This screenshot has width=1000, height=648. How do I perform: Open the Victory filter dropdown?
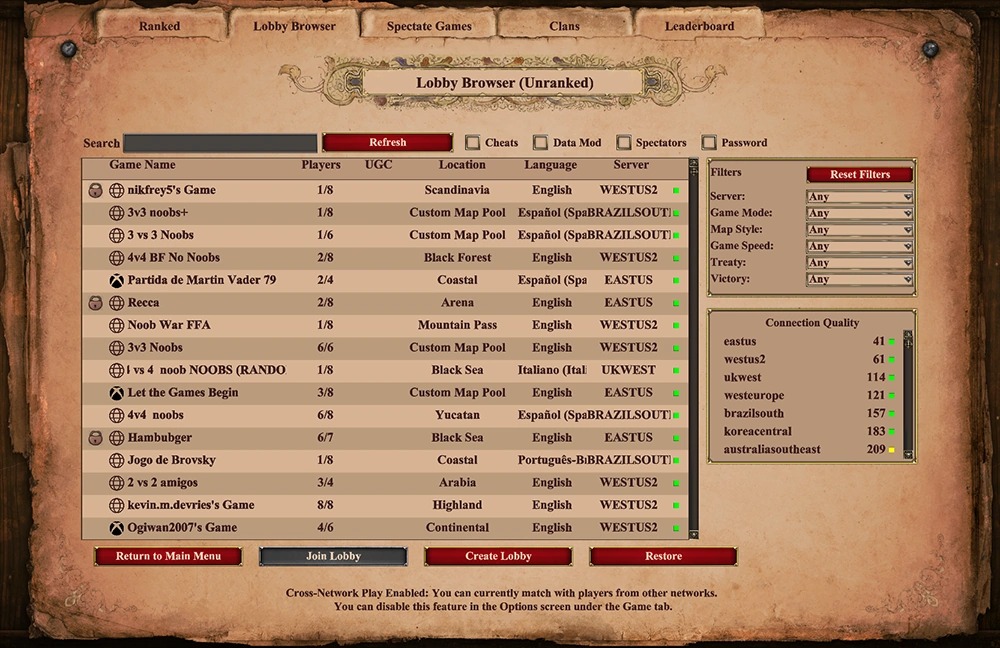[x=859, y=279]
